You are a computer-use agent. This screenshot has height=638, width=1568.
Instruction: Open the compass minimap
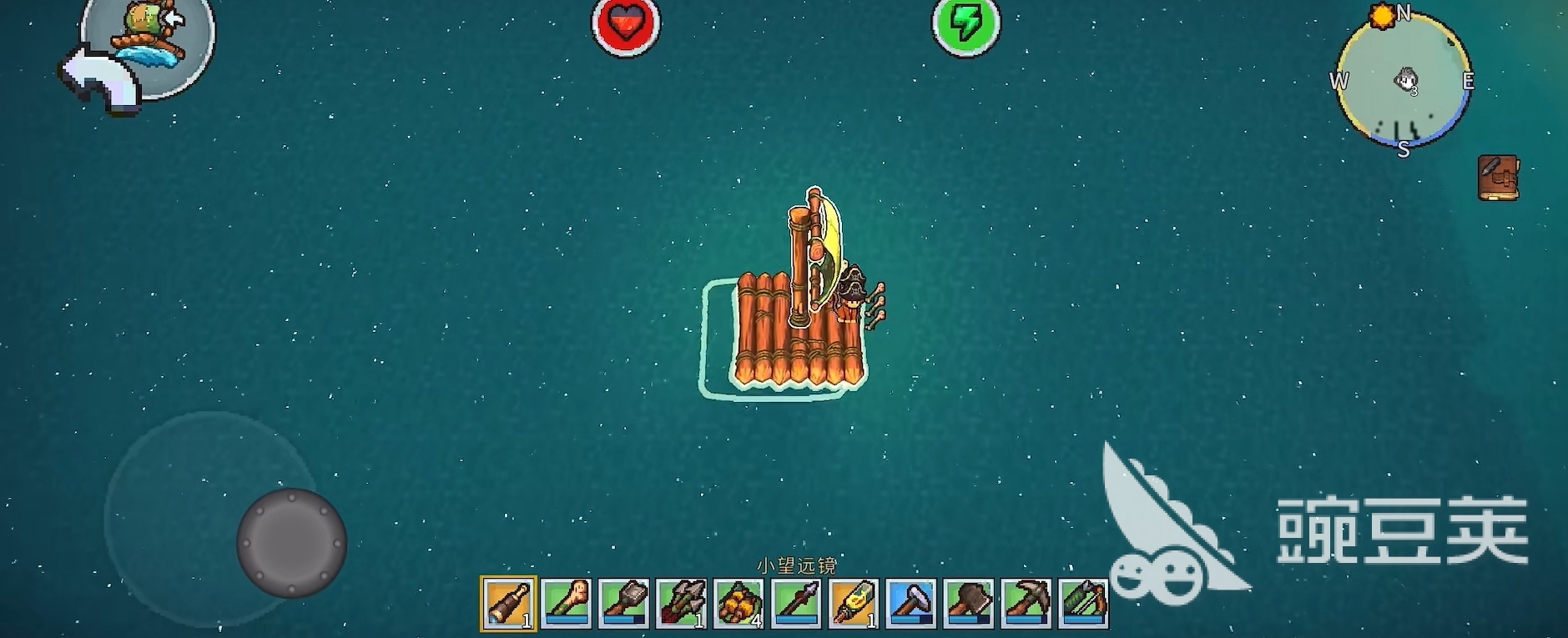click(1404, 81)
